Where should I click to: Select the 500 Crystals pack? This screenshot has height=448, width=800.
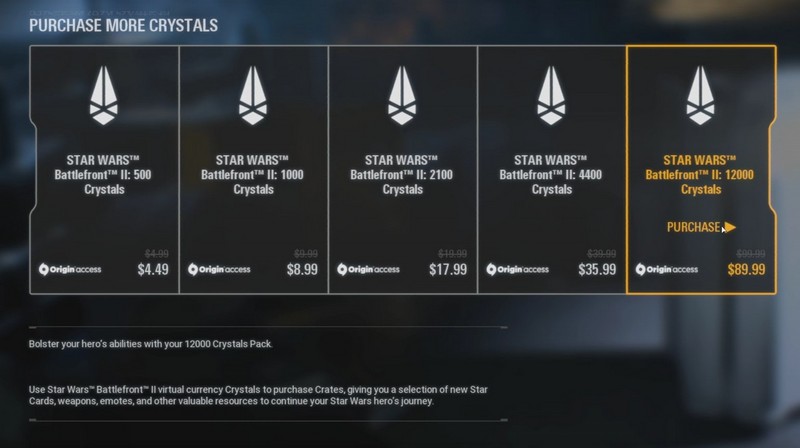point(104,170)
